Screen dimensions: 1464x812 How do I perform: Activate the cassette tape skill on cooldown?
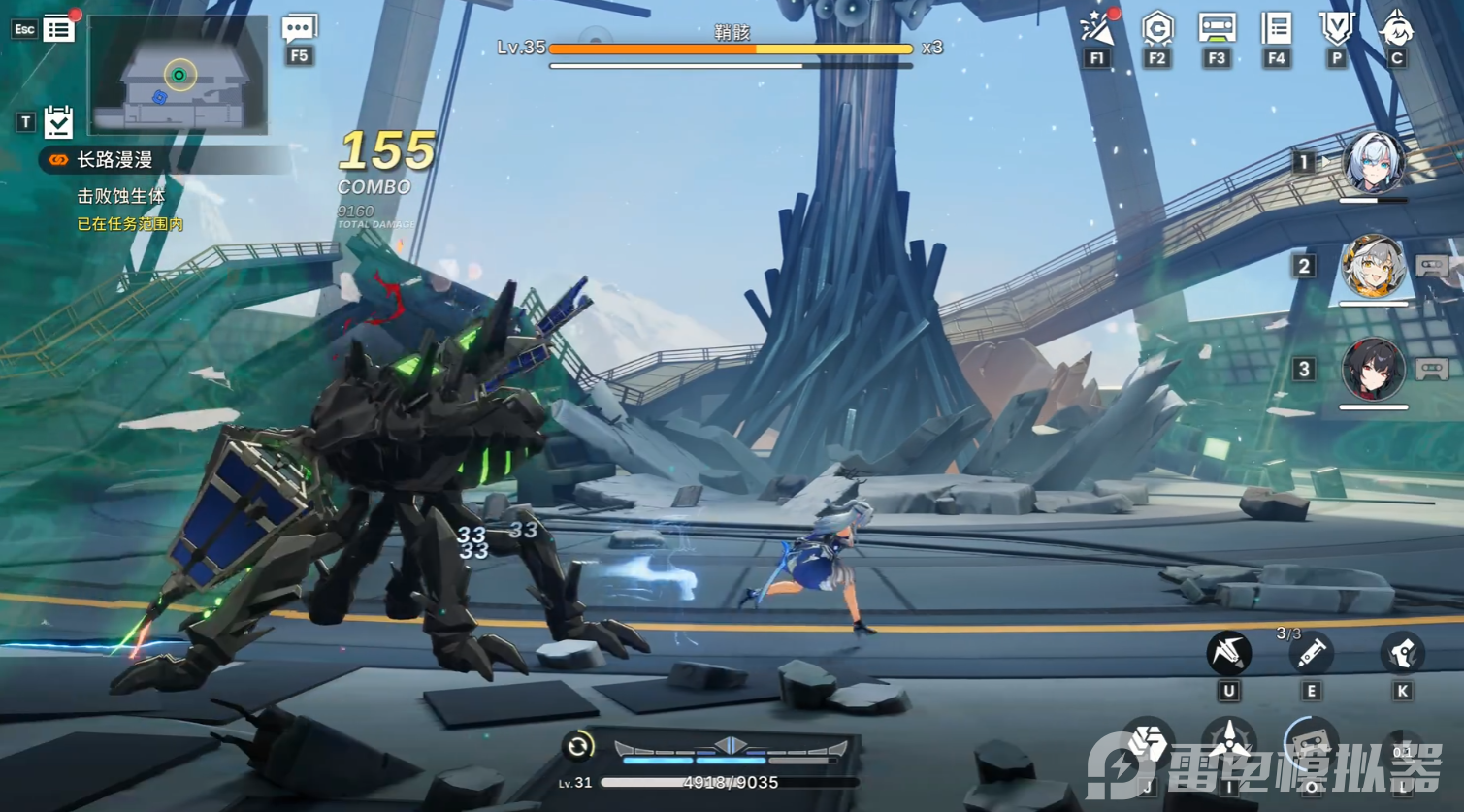(x=1311, y=745)
